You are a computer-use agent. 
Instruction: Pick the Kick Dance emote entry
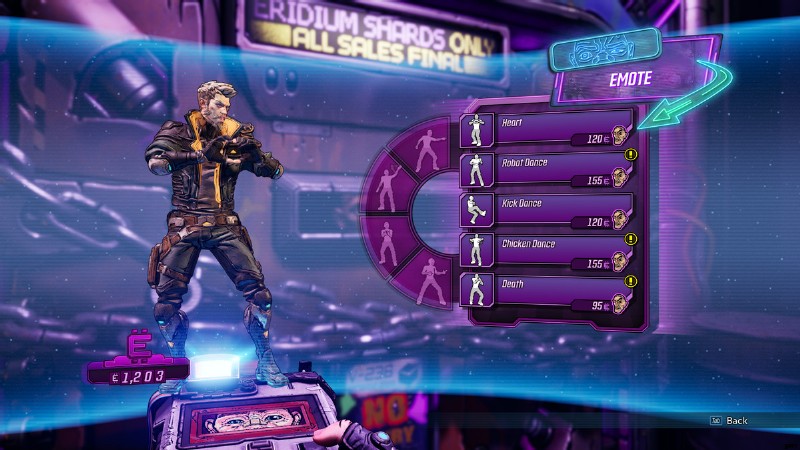547,209
